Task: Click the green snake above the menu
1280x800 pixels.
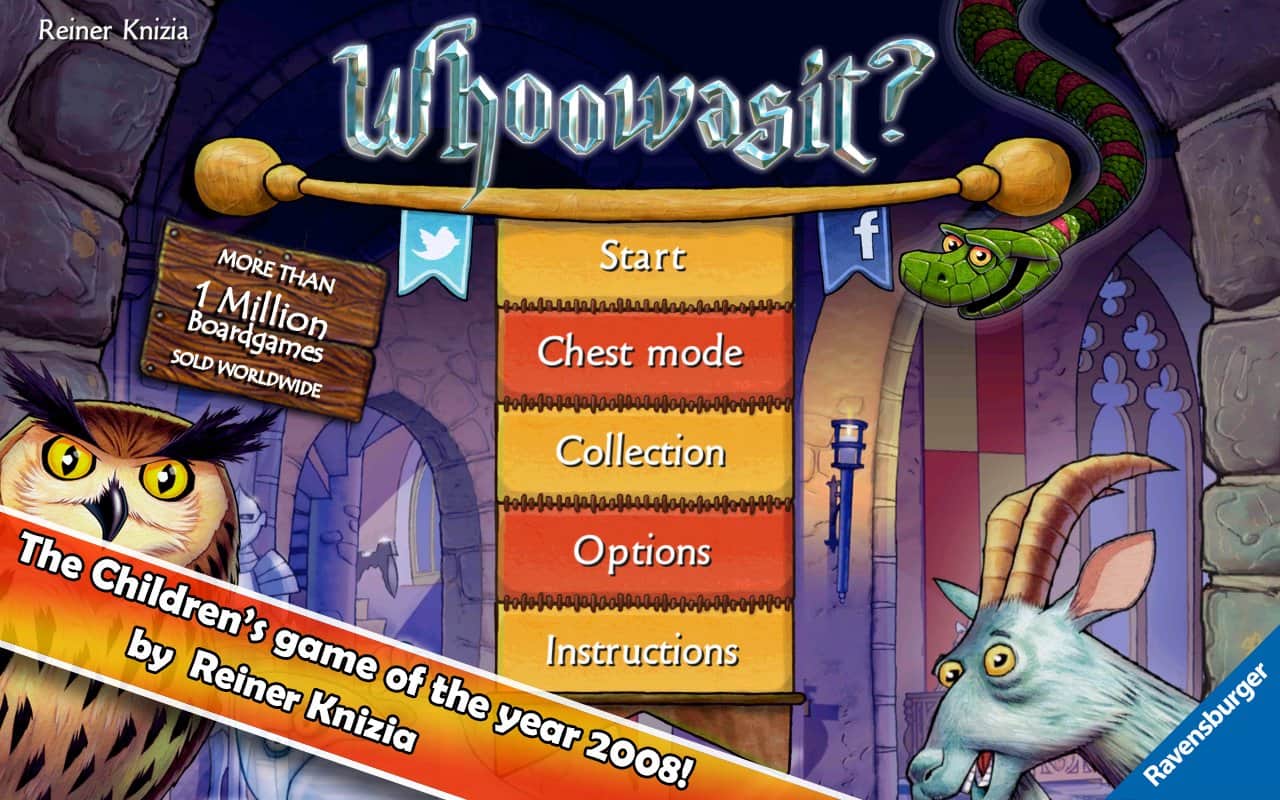Action: click(965, 265)
